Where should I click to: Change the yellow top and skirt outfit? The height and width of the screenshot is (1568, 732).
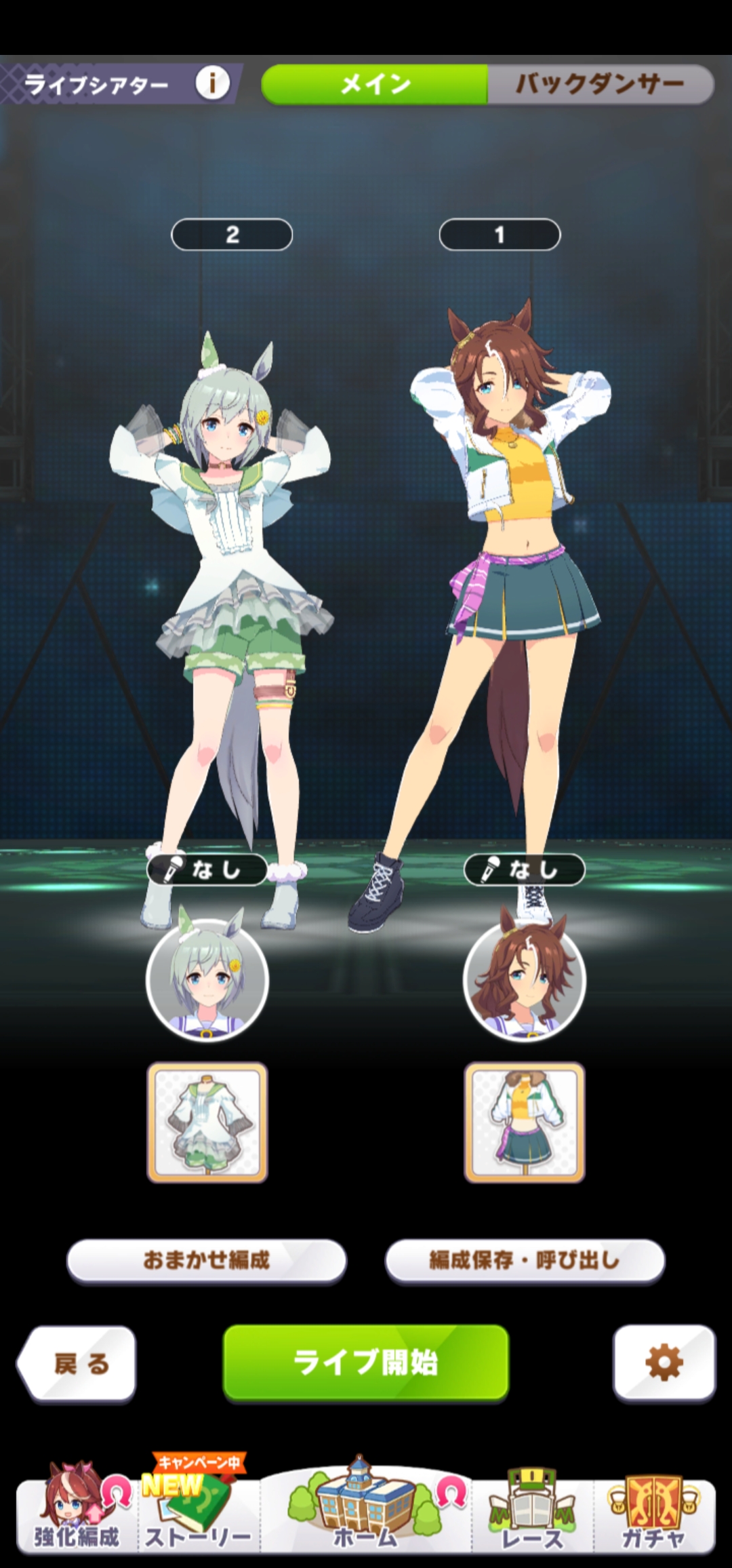tap(524, 1122)
